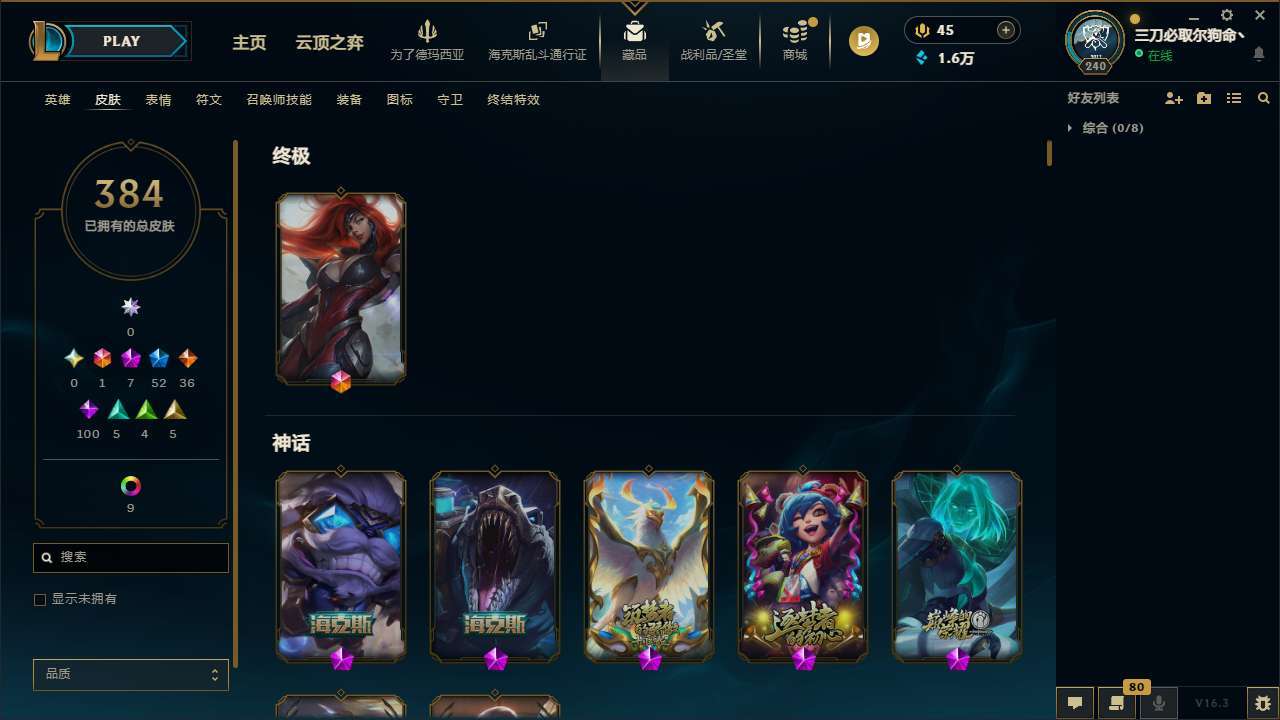This screenshot has width=1280, height=720.
Task: Create a new friend group folder
Action: coord(1203,97)
